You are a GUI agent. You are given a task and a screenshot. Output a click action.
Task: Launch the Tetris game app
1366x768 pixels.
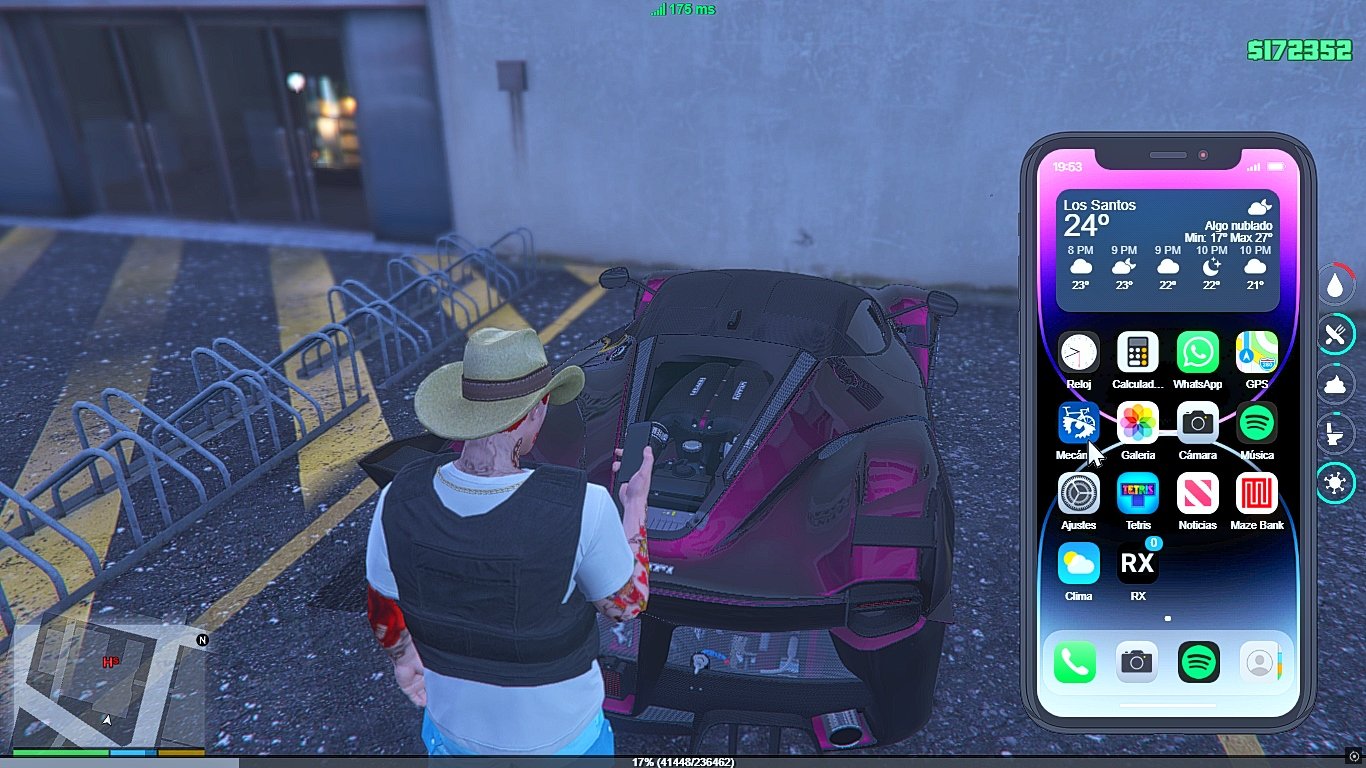pos(1137,493)
